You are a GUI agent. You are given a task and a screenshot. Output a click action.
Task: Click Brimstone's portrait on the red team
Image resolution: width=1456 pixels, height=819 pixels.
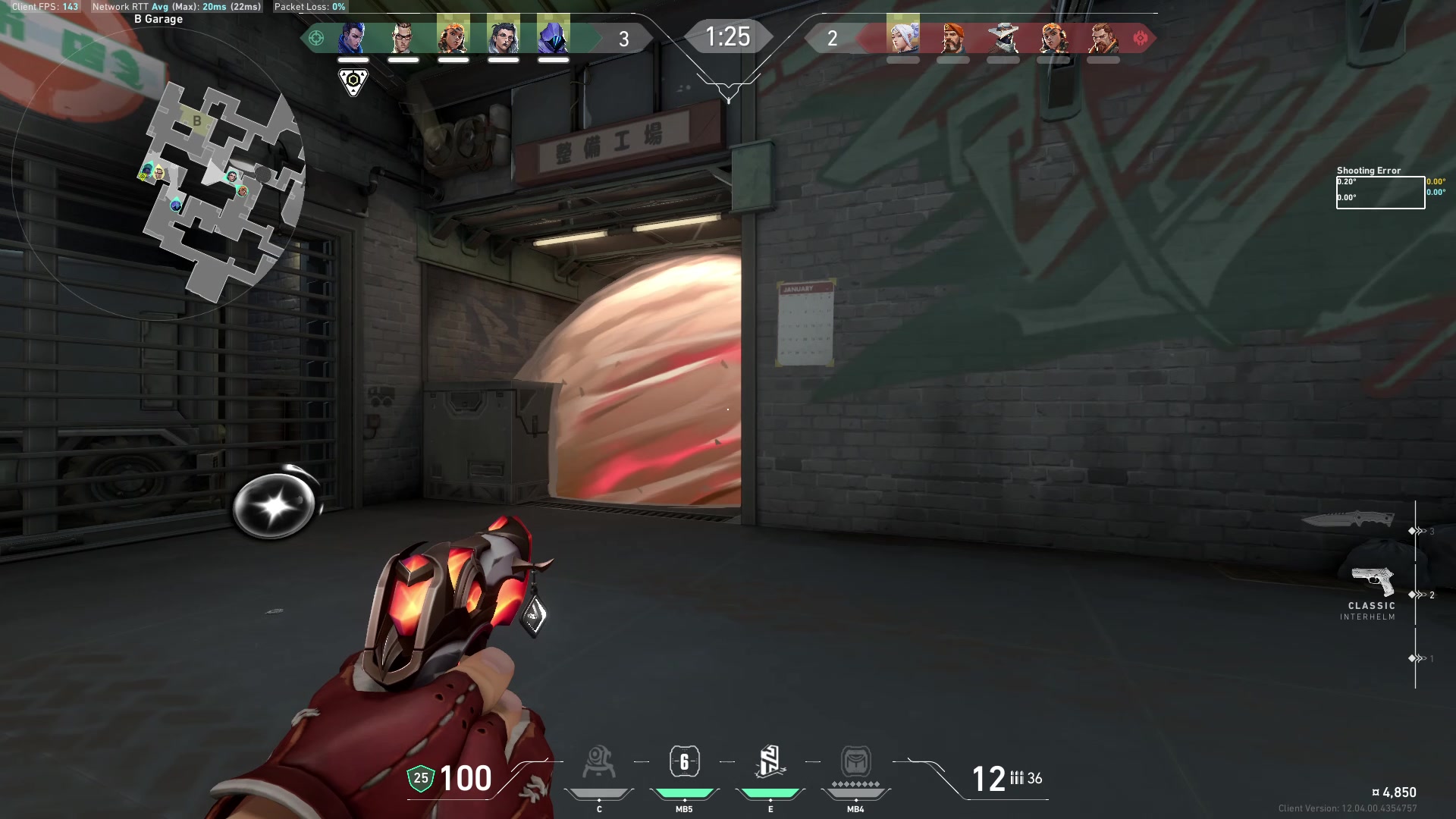(953, 37)
